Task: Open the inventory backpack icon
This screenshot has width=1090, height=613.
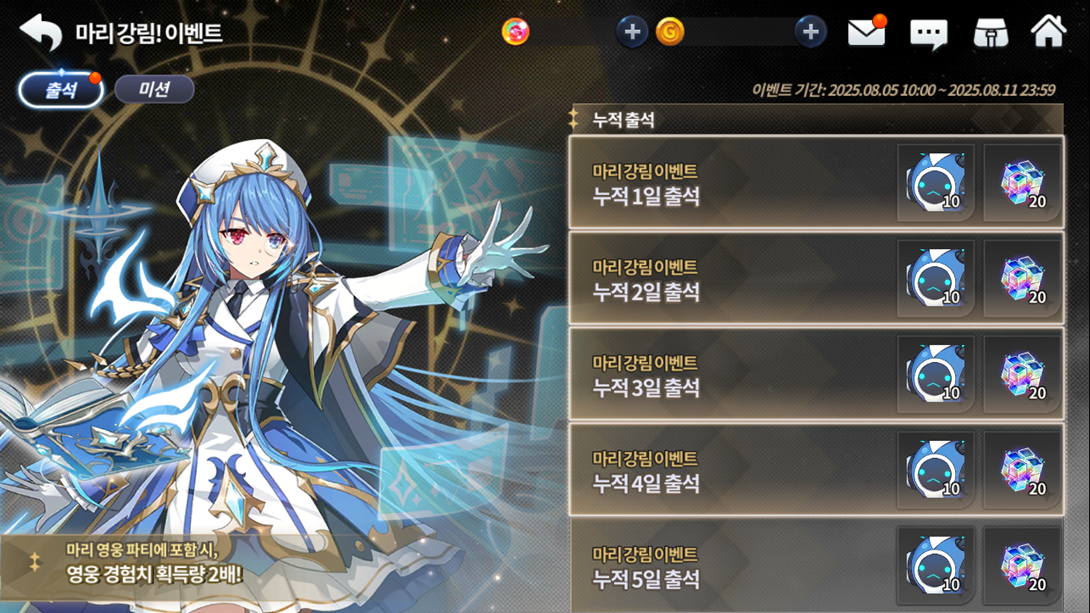Action: (990, 33)
